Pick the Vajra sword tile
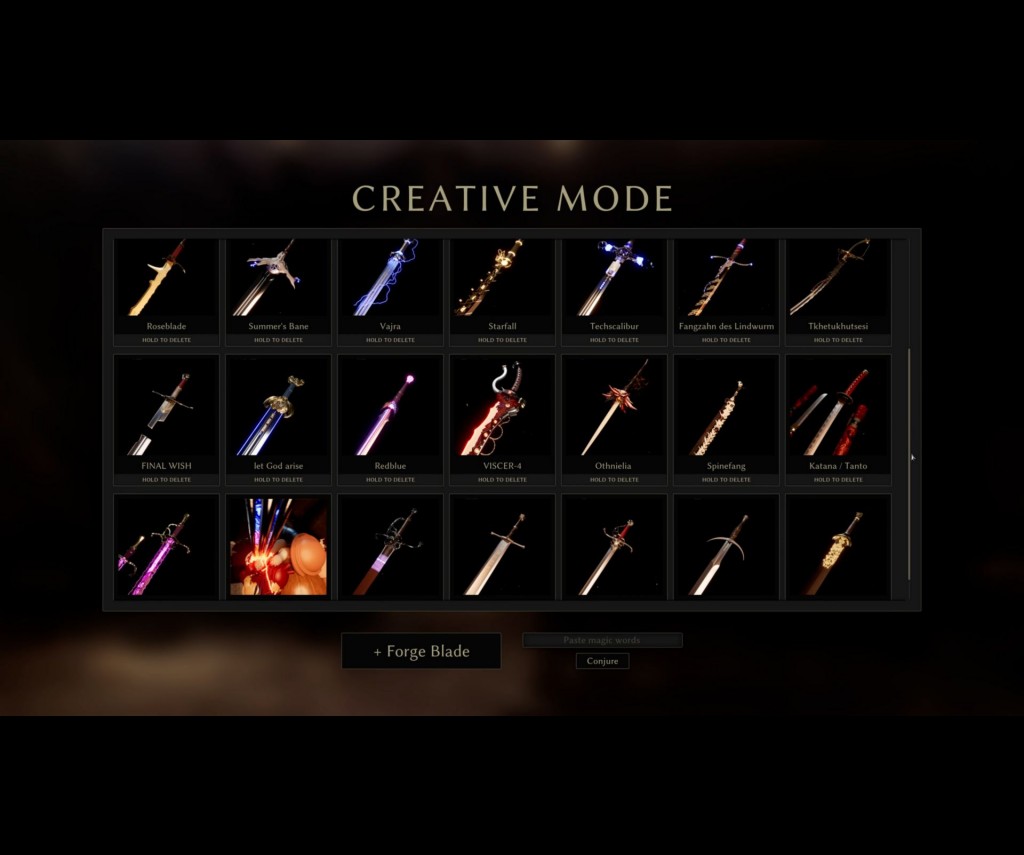Viewport: 1024px width, 855px height. 390,279
